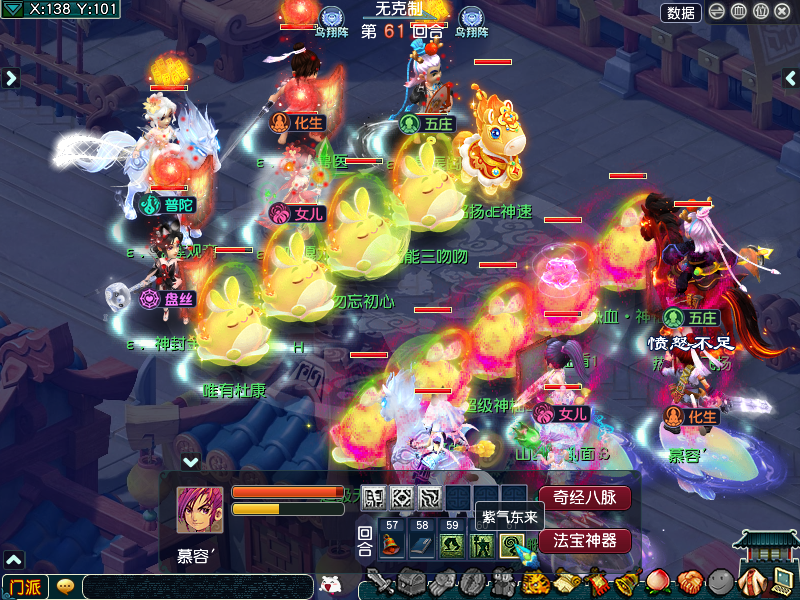Open the chat speech bubble icon
This screenshot has height=600, width=800.
coord(66,586)
